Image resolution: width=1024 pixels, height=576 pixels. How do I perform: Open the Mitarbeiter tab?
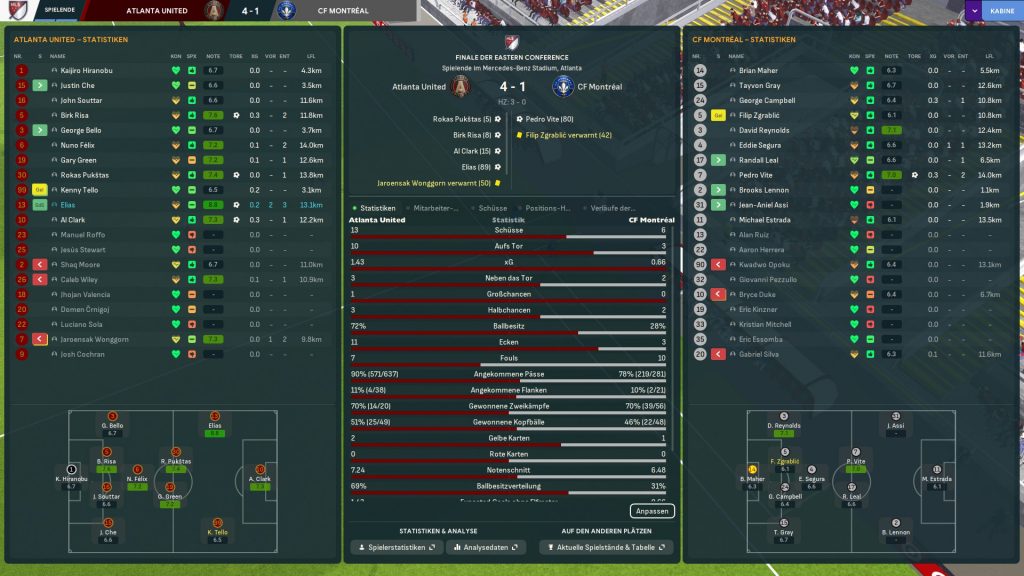[x=436, y=208]
